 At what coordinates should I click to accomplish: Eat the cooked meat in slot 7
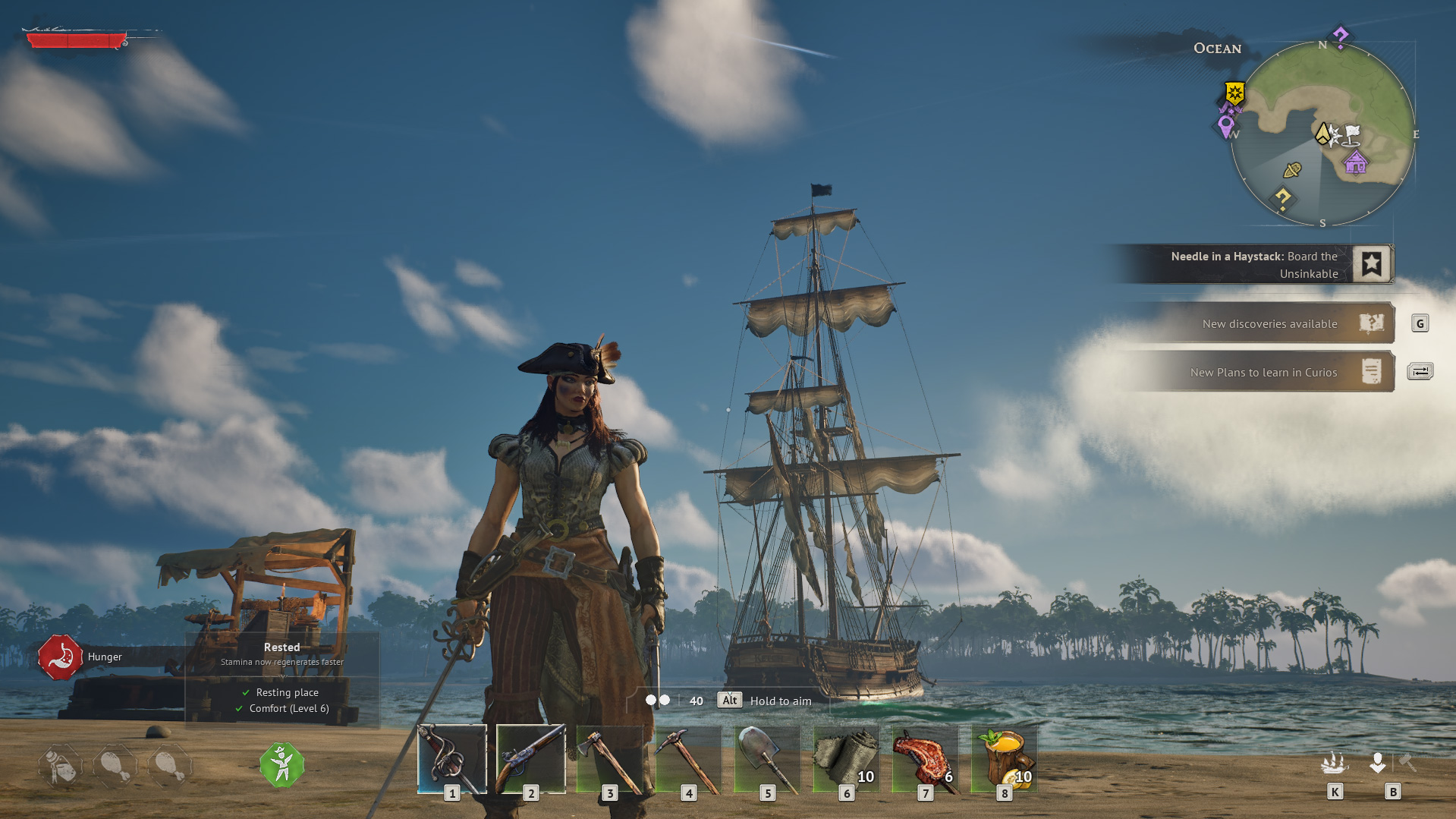[x=926, y=759]
